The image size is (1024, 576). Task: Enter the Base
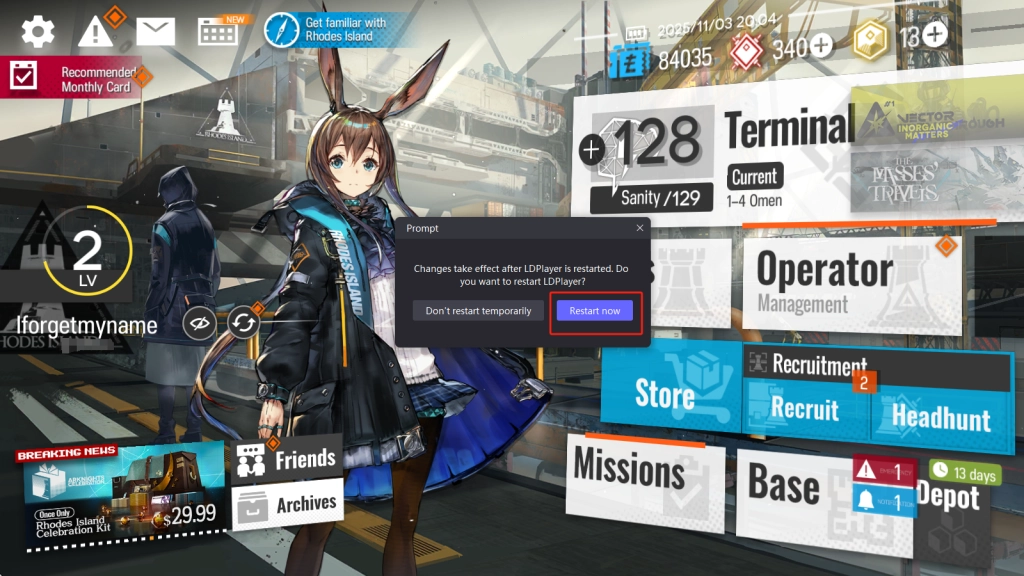coord(784,486)
